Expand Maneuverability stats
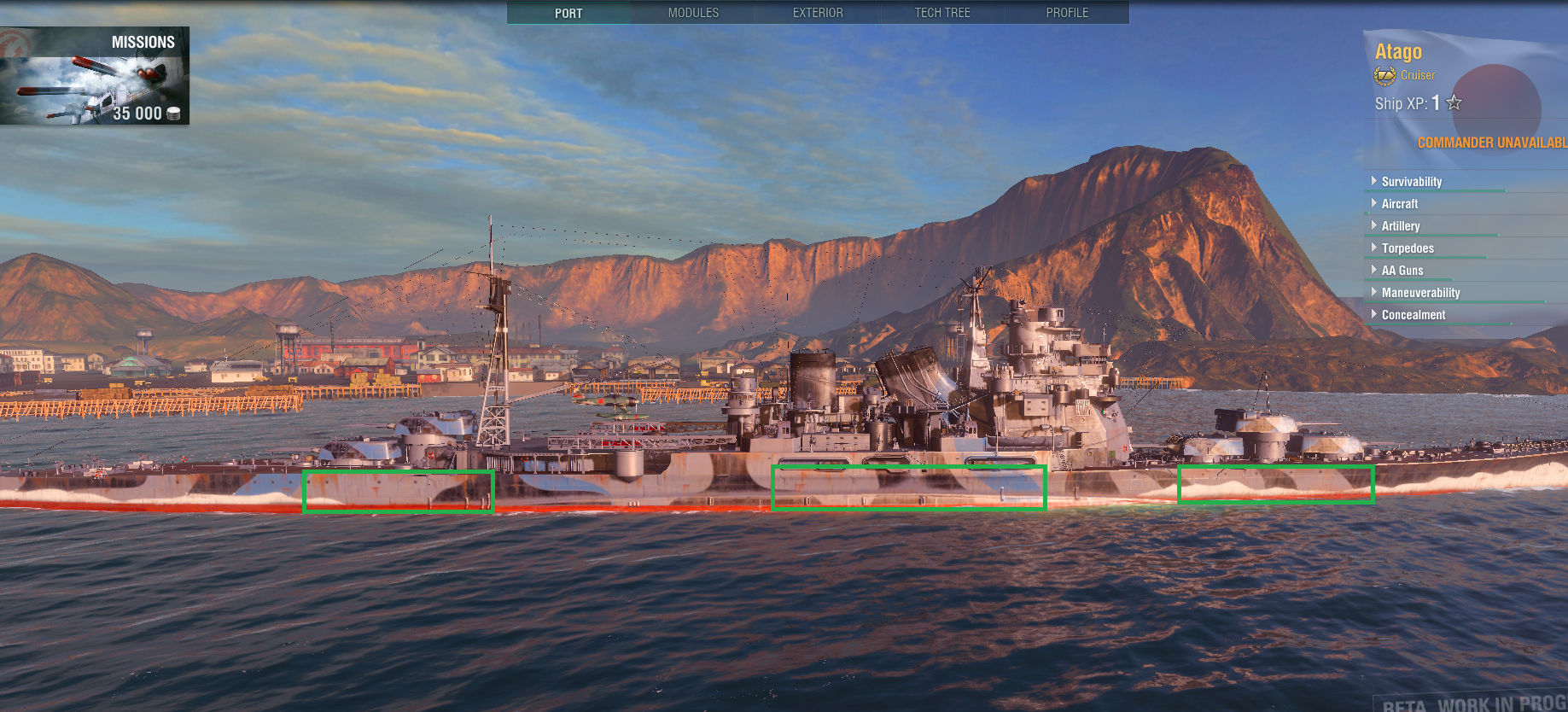This screenshot has width=1568, height=712. [x=1420, y=293]
